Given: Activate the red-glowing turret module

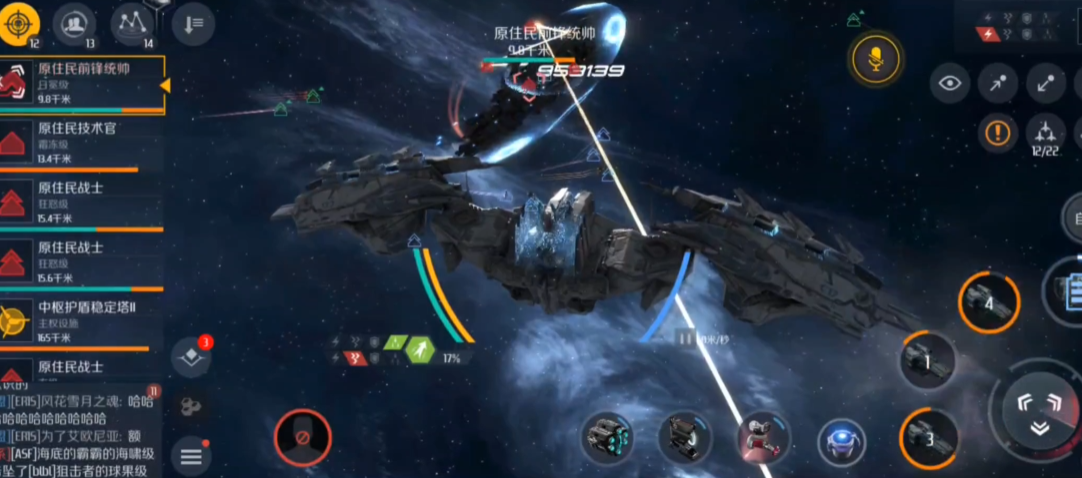Looking at the screenshot, I should pyautogui.click(x=764, y=439).
